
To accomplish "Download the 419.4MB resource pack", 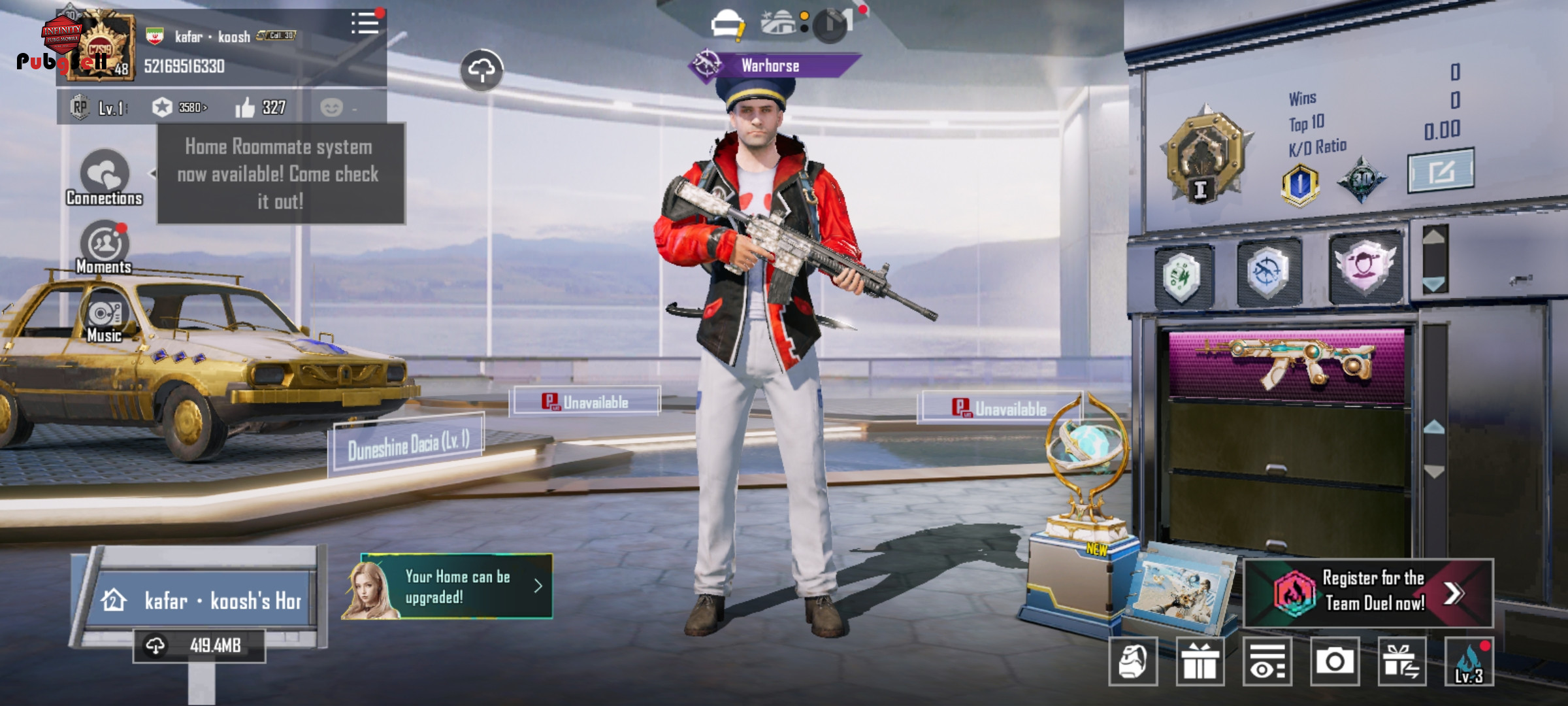I will pos(199,646).
